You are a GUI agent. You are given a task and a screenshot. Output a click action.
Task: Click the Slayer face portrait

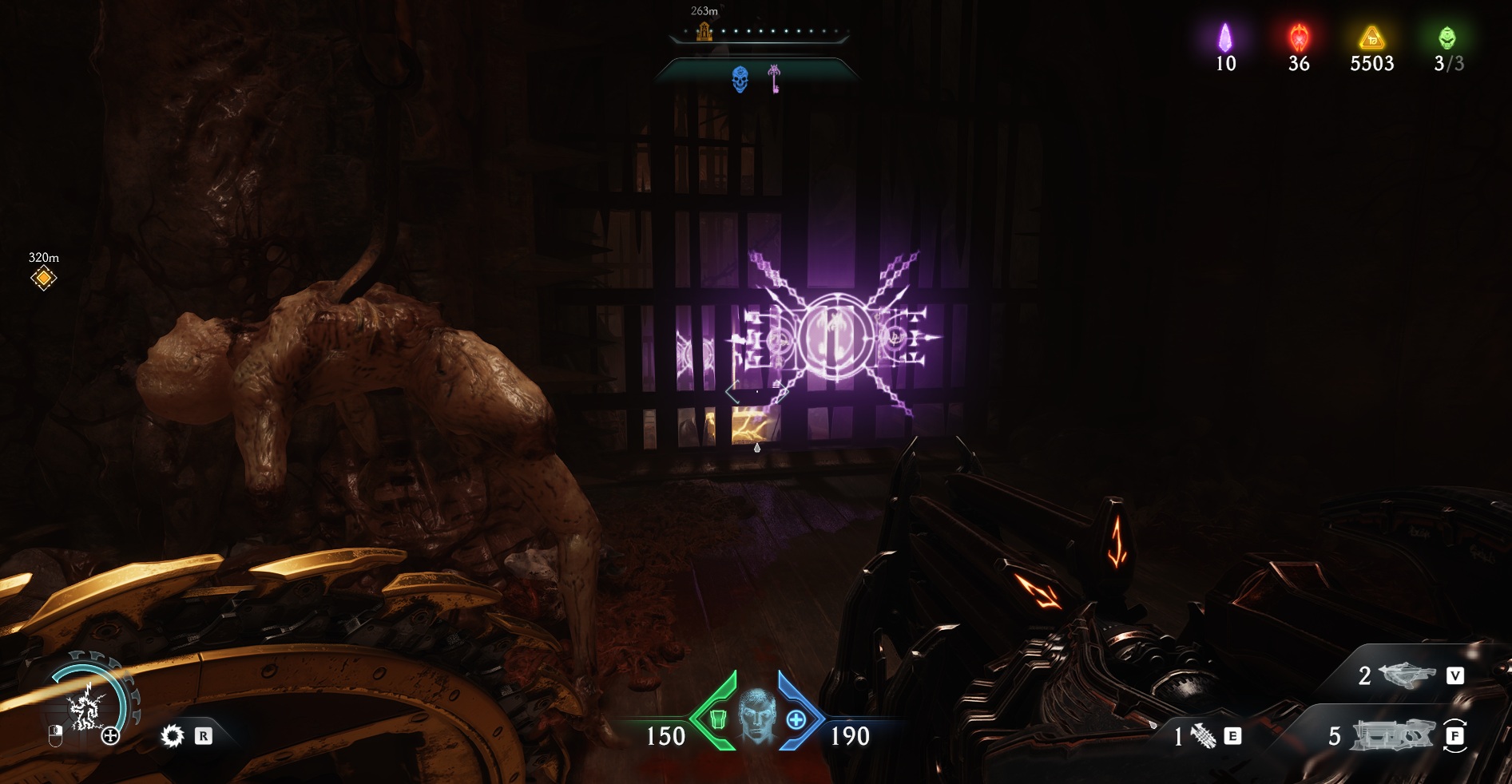756,715
